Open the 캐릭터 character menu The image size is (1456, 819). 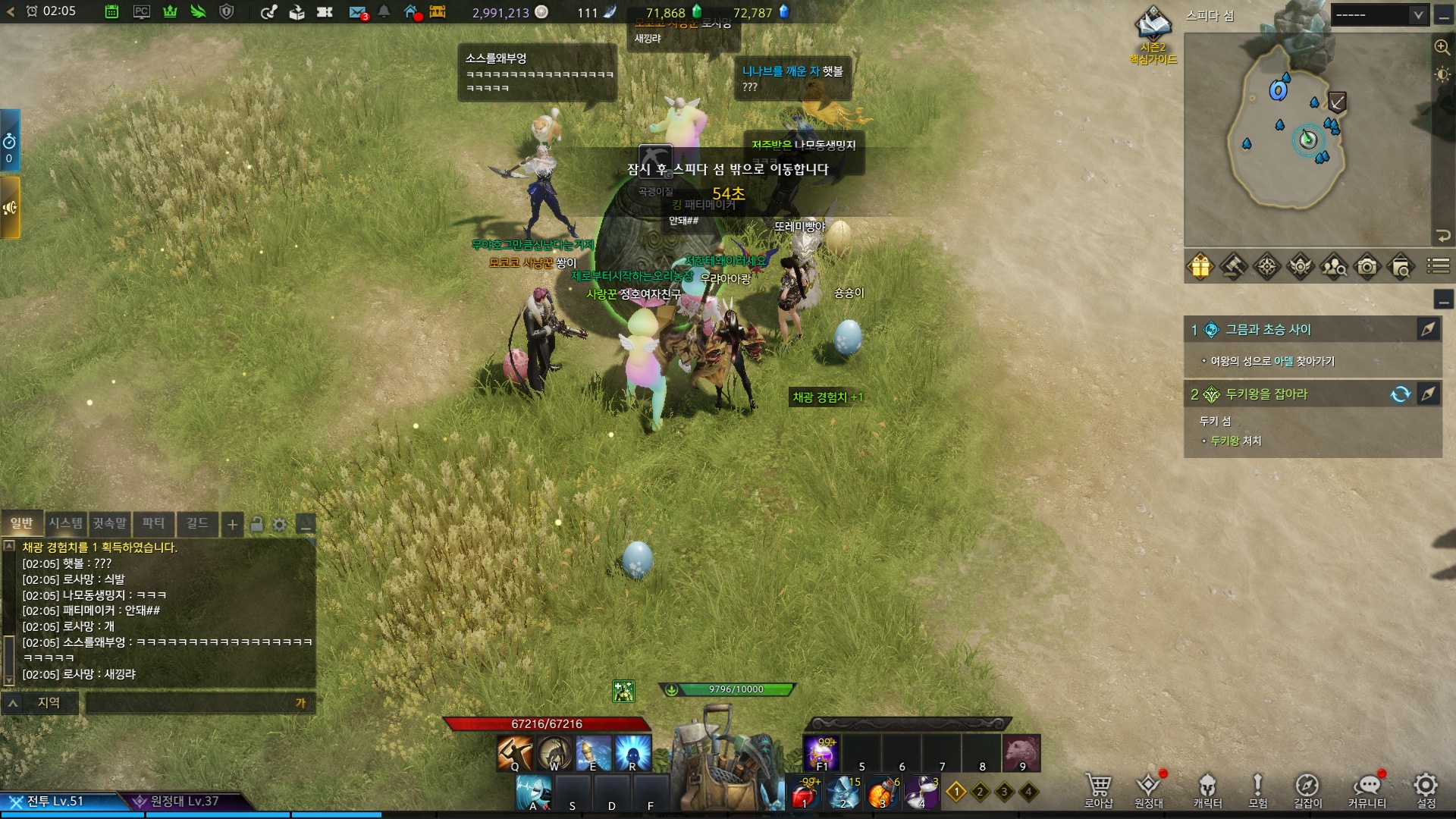pyautogui.click(x=1207, y=790)
